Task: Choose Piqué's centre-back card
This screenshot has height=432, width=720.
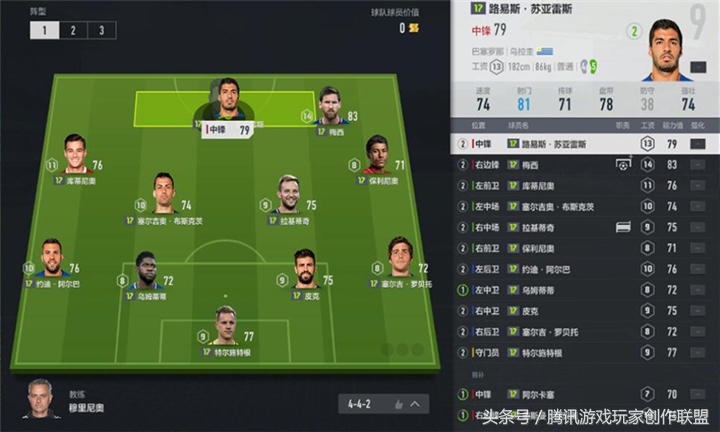Action: (x=306, y=273)
